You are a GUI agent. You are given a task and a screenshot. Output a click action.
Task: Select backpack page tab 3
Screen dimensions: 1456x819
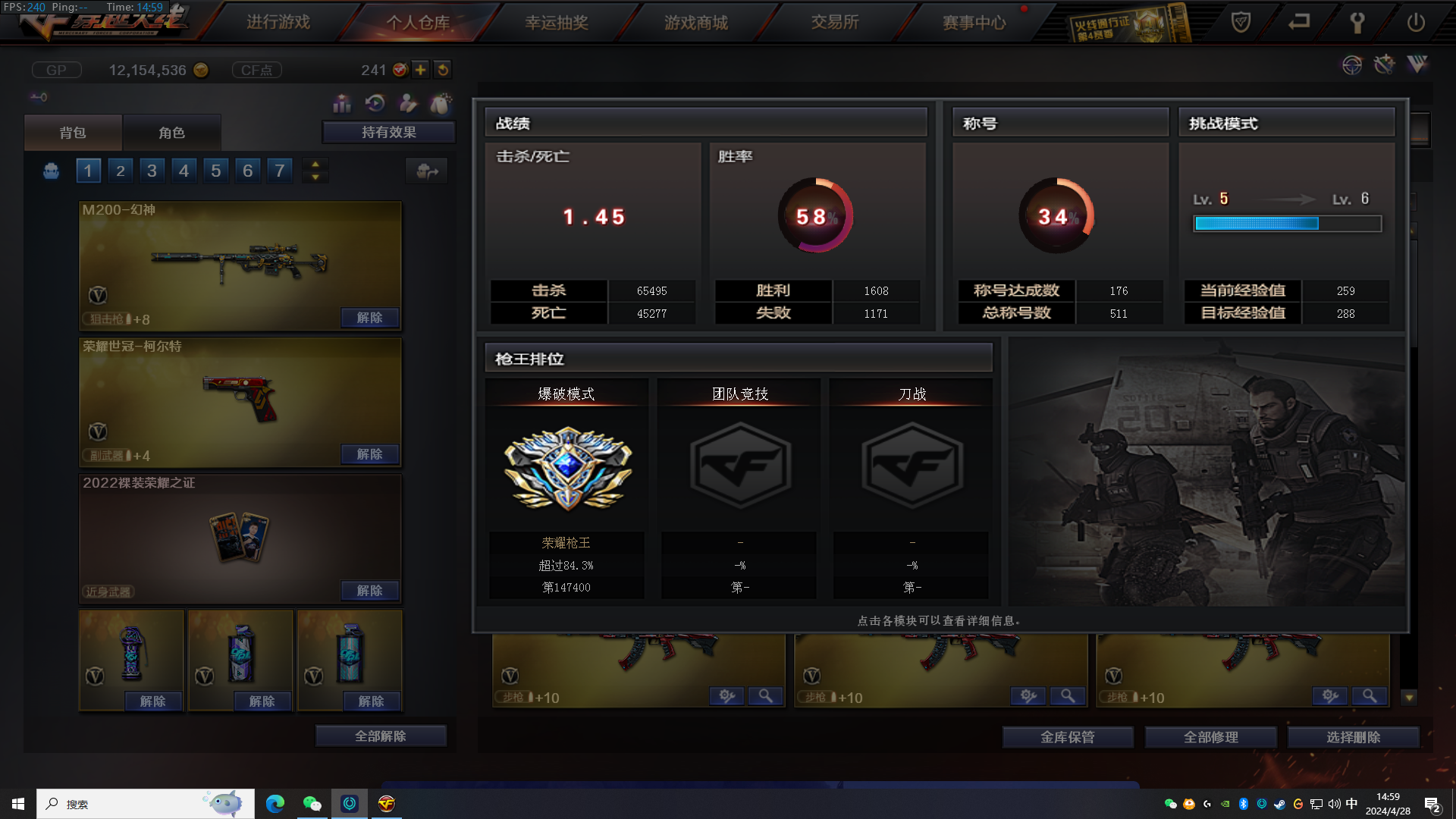152,170
